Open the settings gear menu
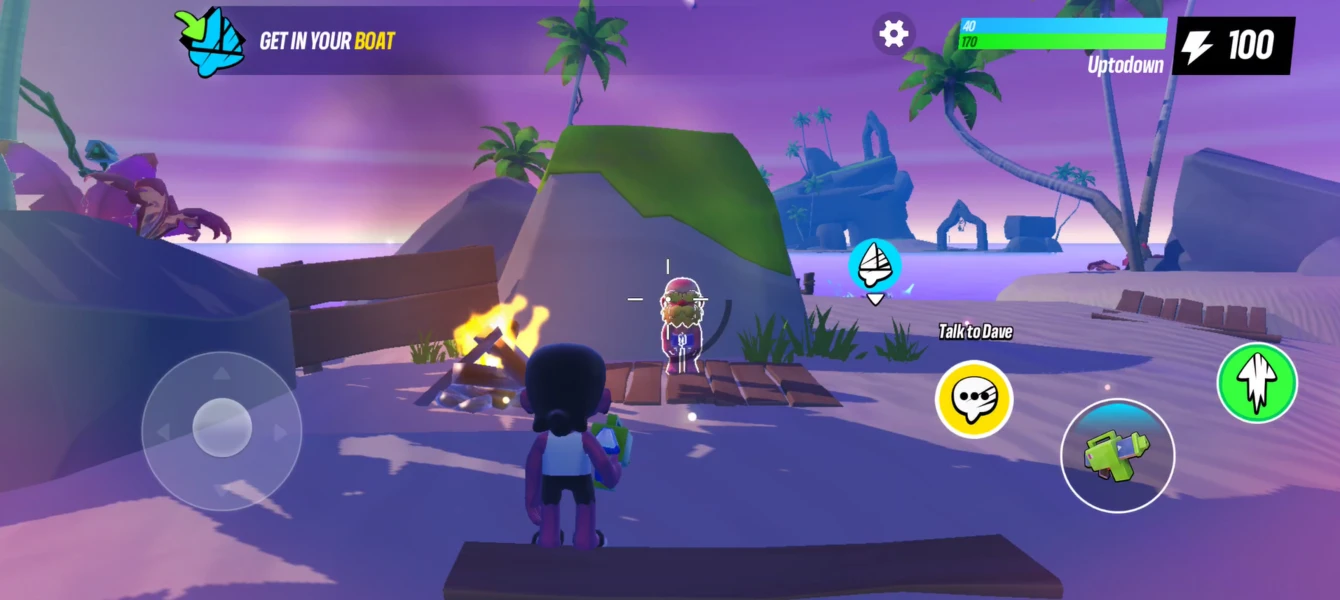 coord(893,34)
